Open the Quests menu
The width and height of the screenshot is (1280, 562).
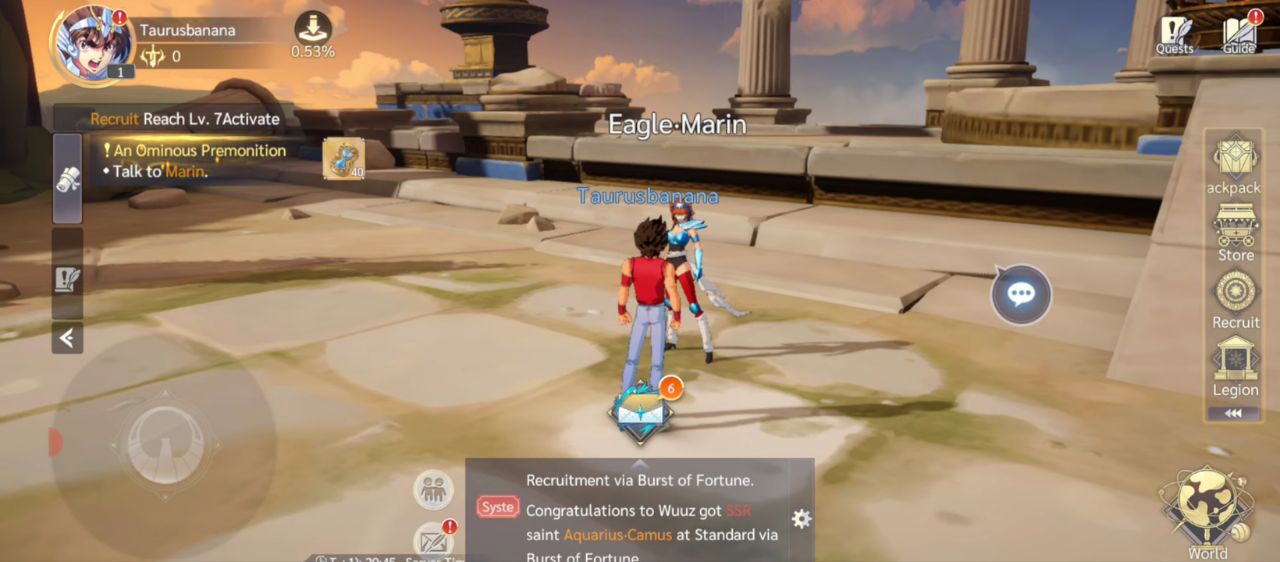pos(1175,34)
